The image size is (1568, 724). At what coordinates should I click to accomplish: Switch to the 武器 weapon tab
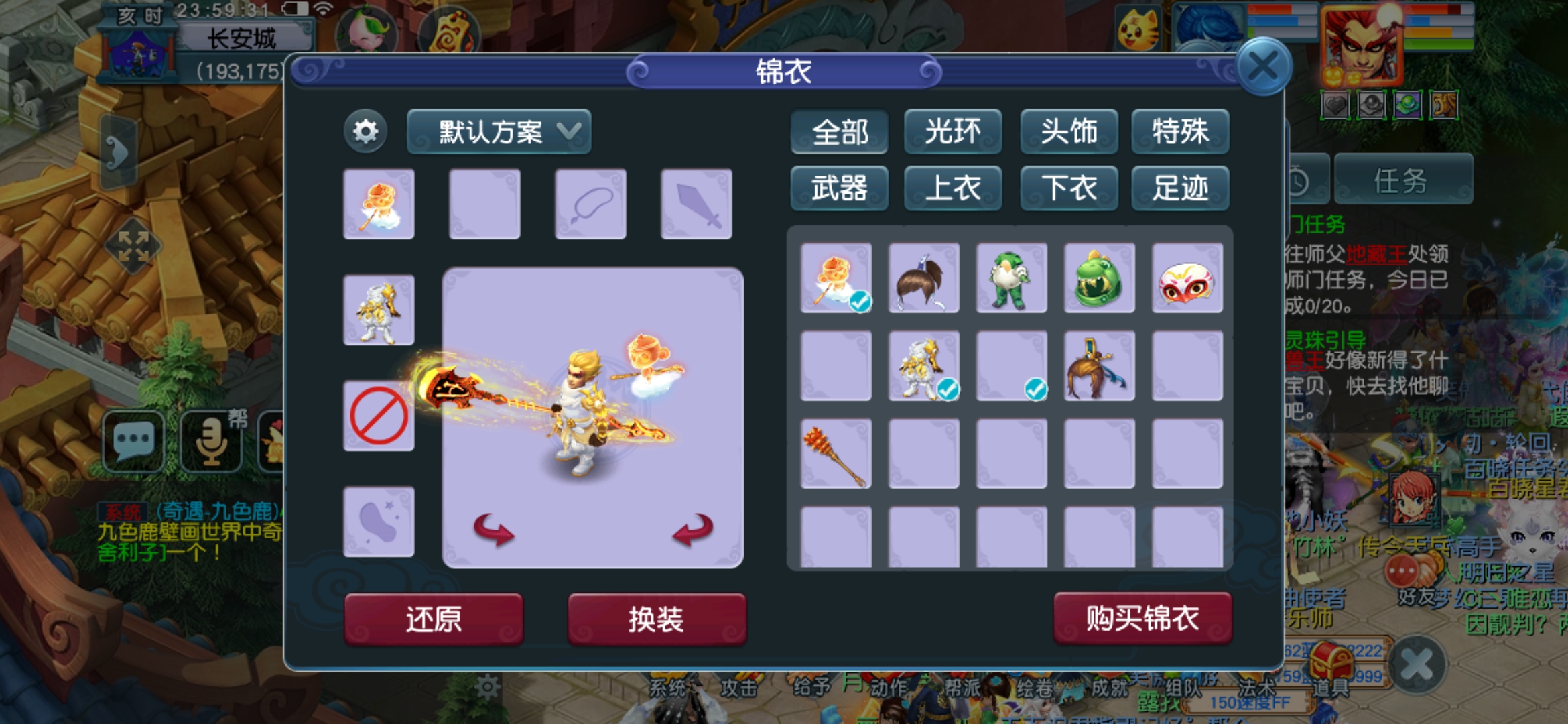click(x=839, y=188)
